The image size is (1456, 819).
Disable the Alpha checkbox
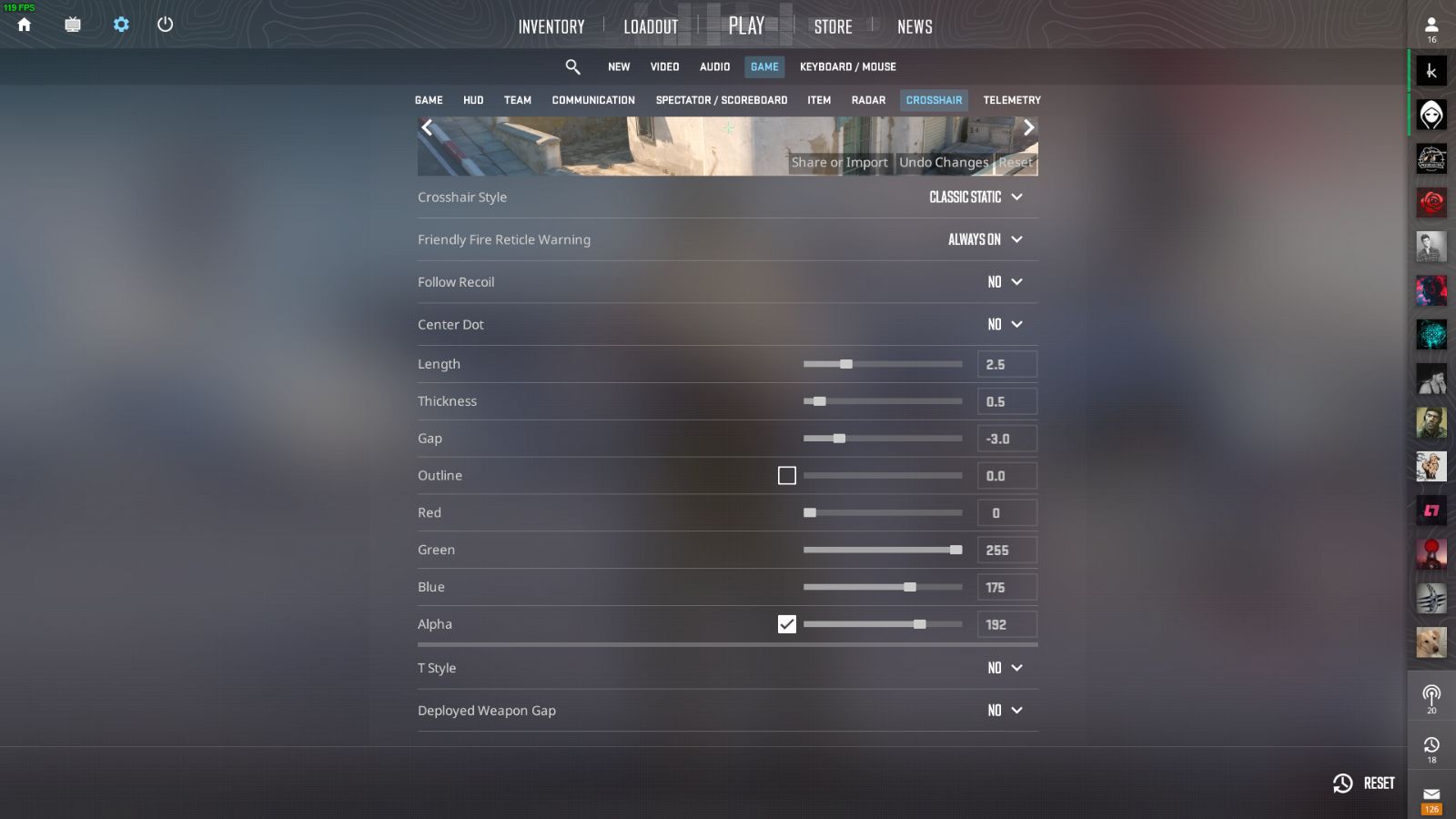pyautogui.click(x=787, y=624)
